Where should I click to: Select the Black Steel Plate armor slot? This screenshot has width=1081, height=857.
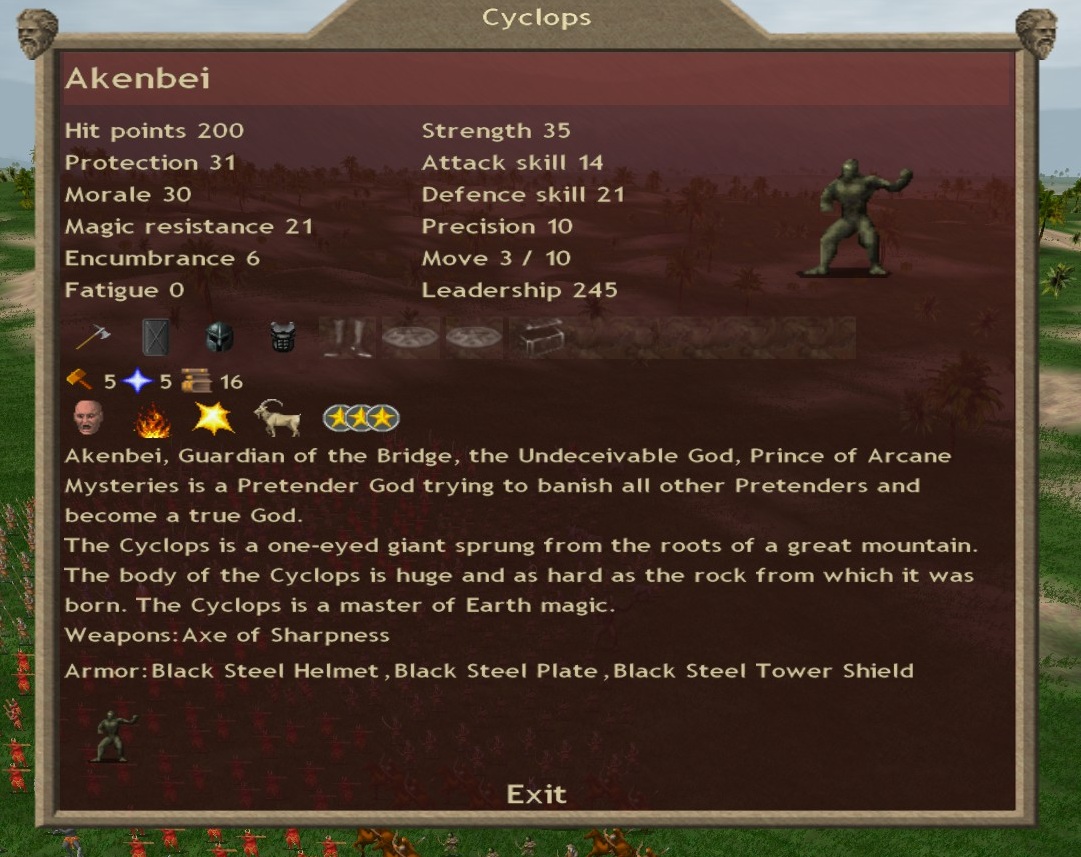[284, 338]
